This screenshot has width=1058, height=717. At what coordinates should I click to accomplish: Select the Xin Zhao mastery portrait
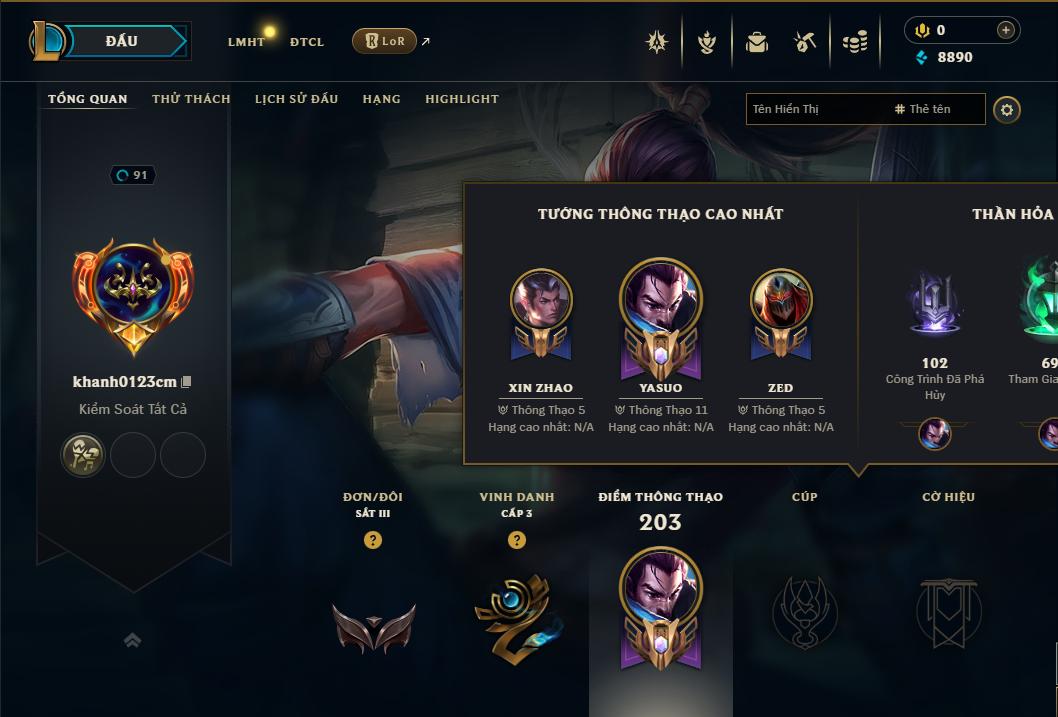541,300
